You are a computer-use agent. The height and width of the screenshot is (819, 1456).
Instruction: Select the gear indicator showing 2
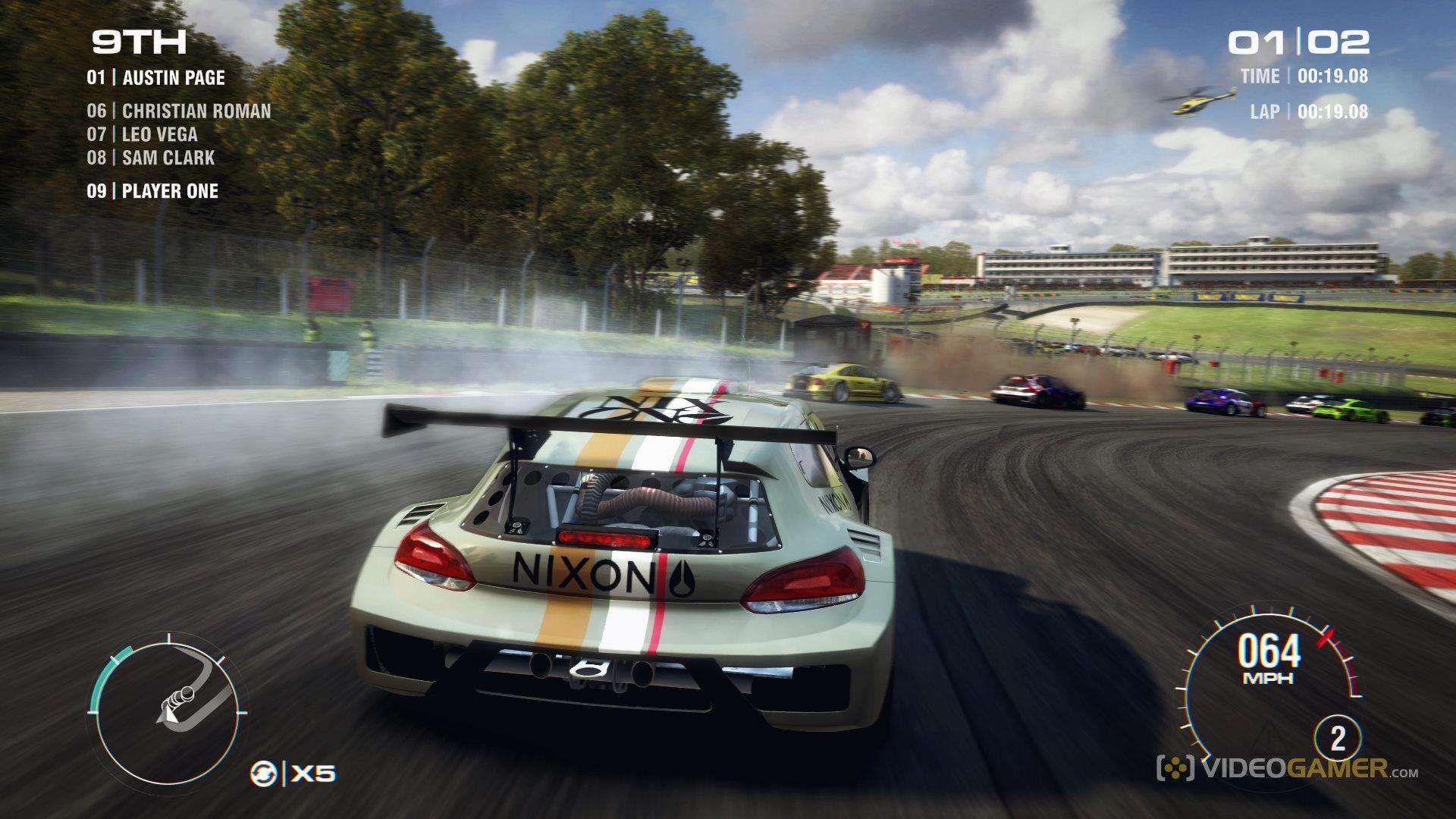click(x=1338, y=738)
